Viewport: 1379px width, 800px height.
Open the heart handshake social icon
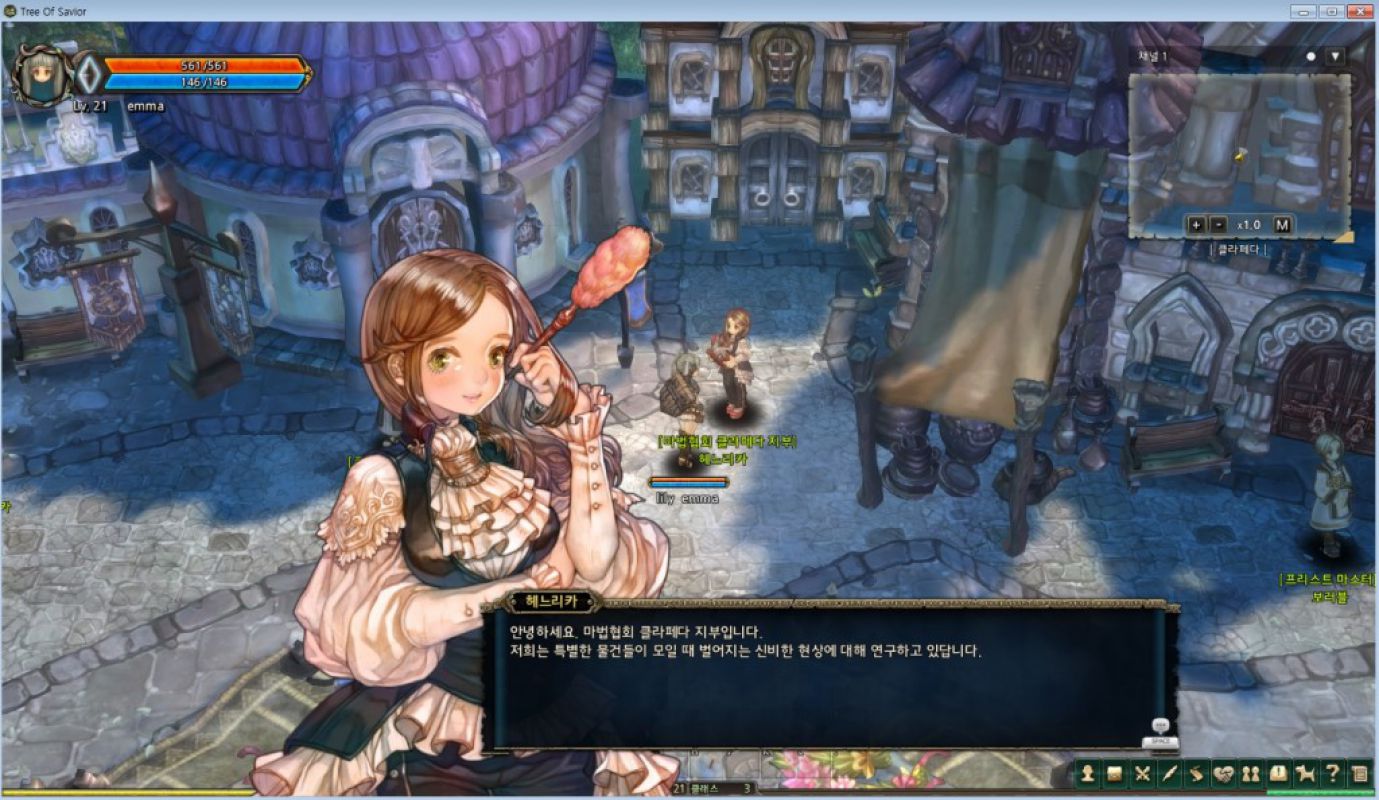click(x=1223, y=773)
